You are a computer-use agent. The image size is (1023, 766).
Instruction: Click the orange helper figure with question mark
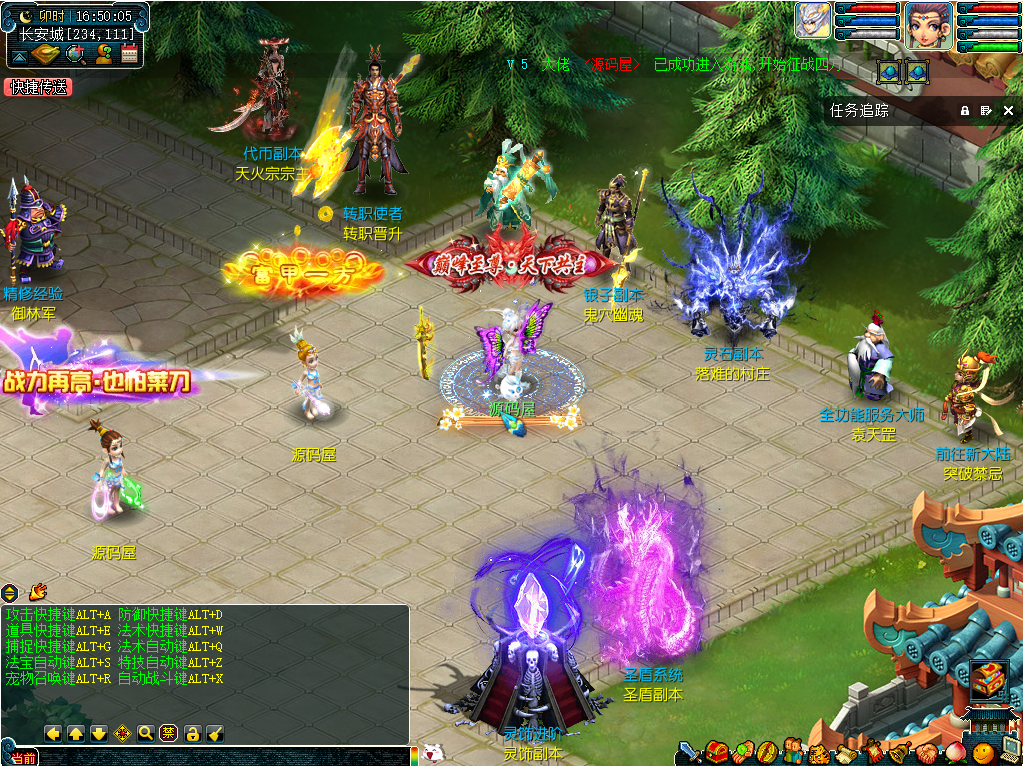(102, 54)
